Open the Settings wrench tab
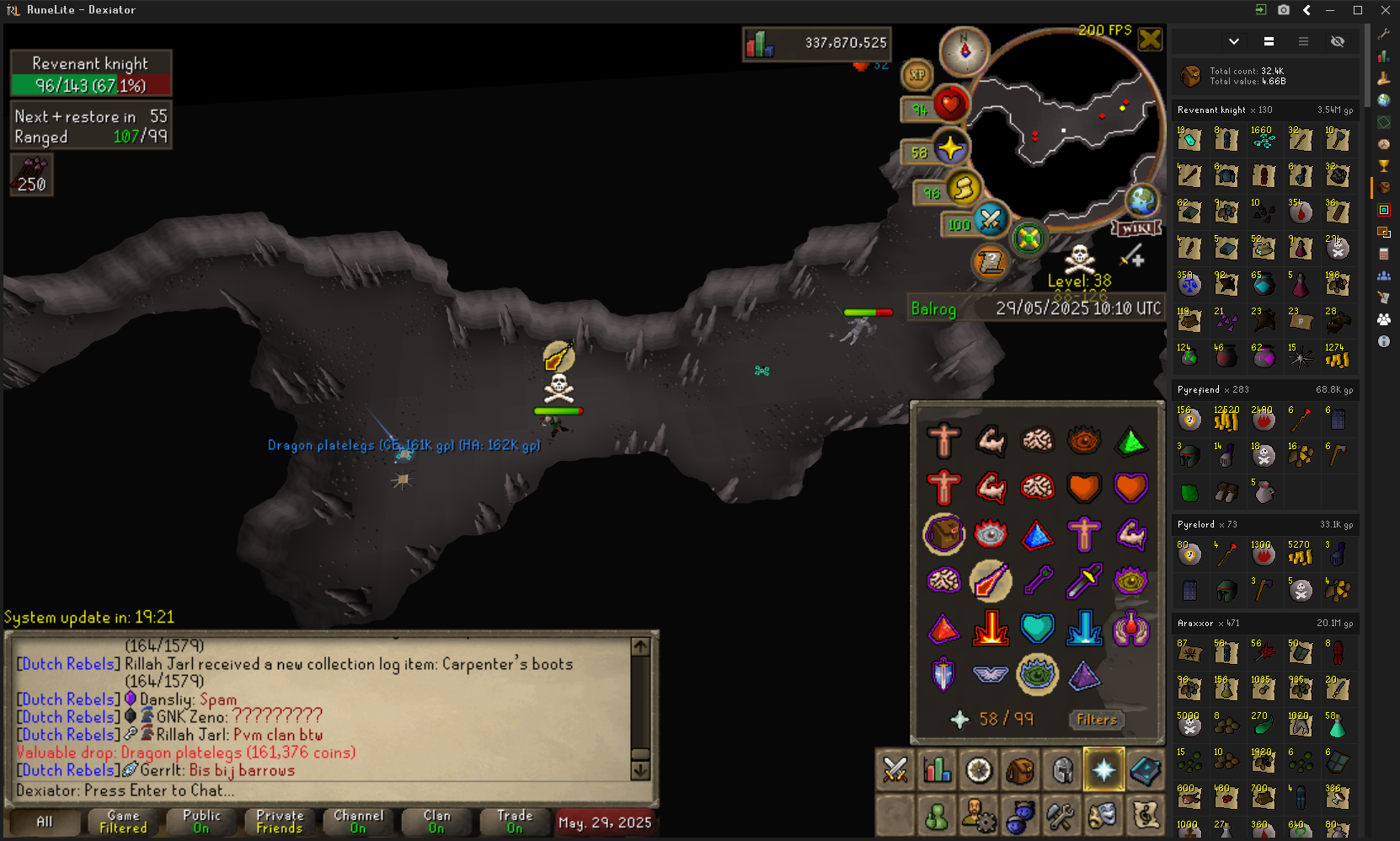Viewport: 1400px width, 841px height. coord(1060,816)
